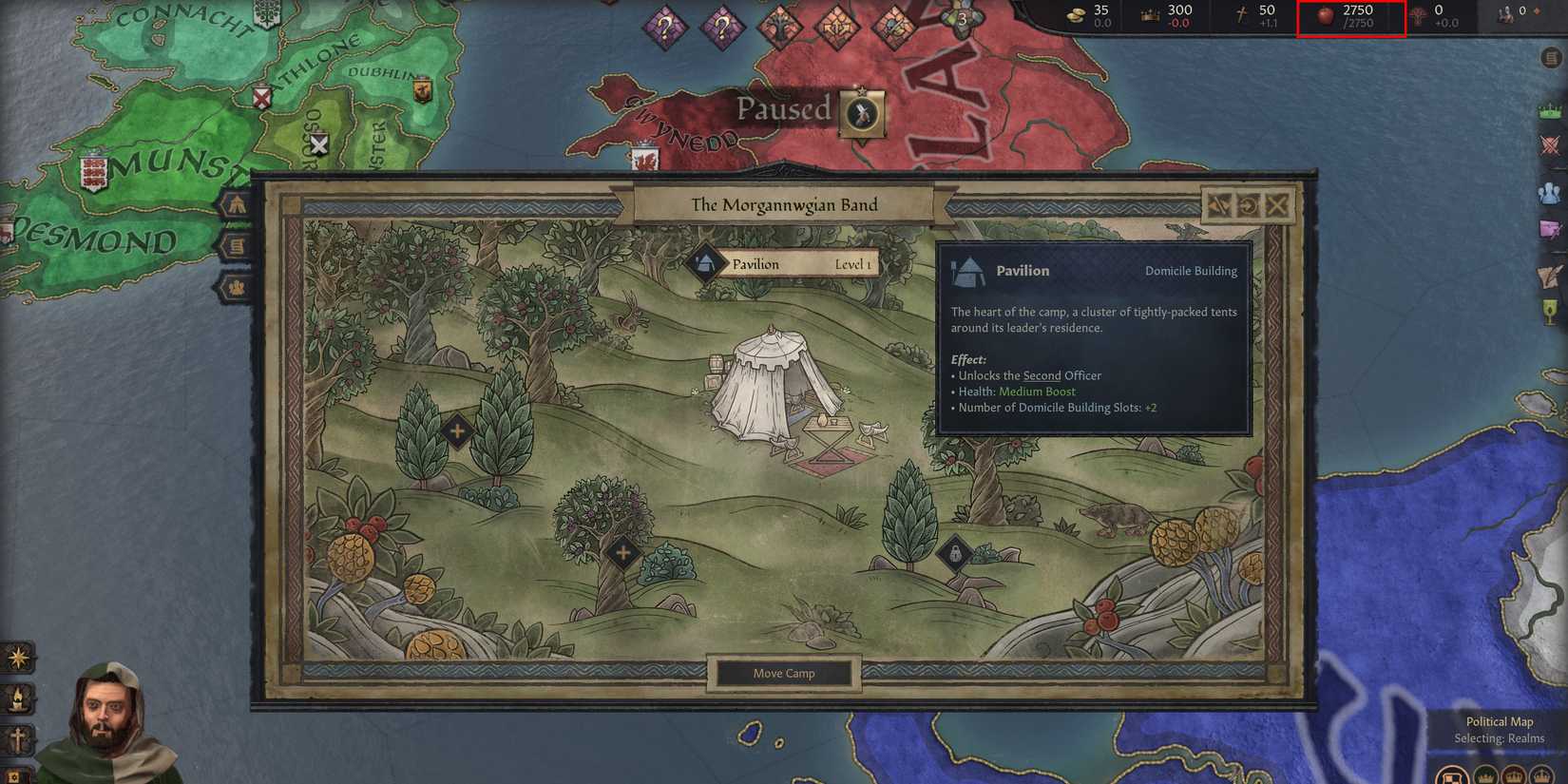
Task: Switch to the scroll list side tab
Action: 236,247
